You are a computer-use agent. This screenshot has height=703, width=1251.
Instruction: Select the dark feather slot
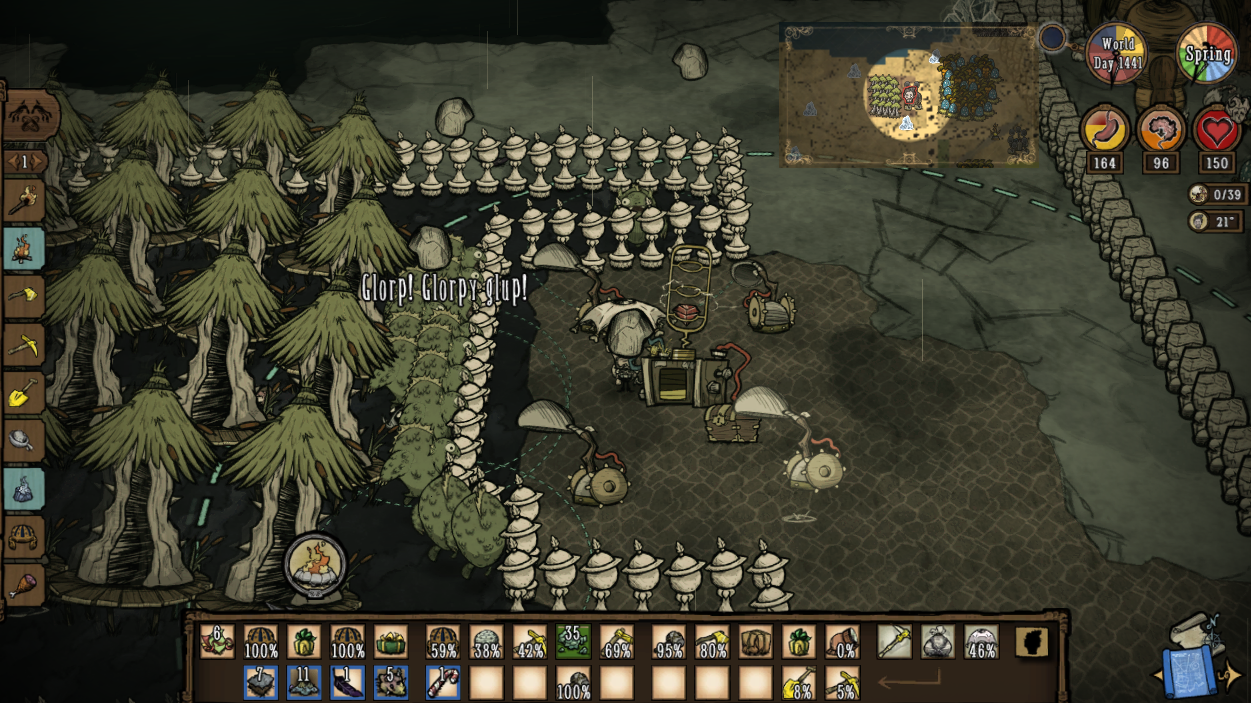[347, 683]
